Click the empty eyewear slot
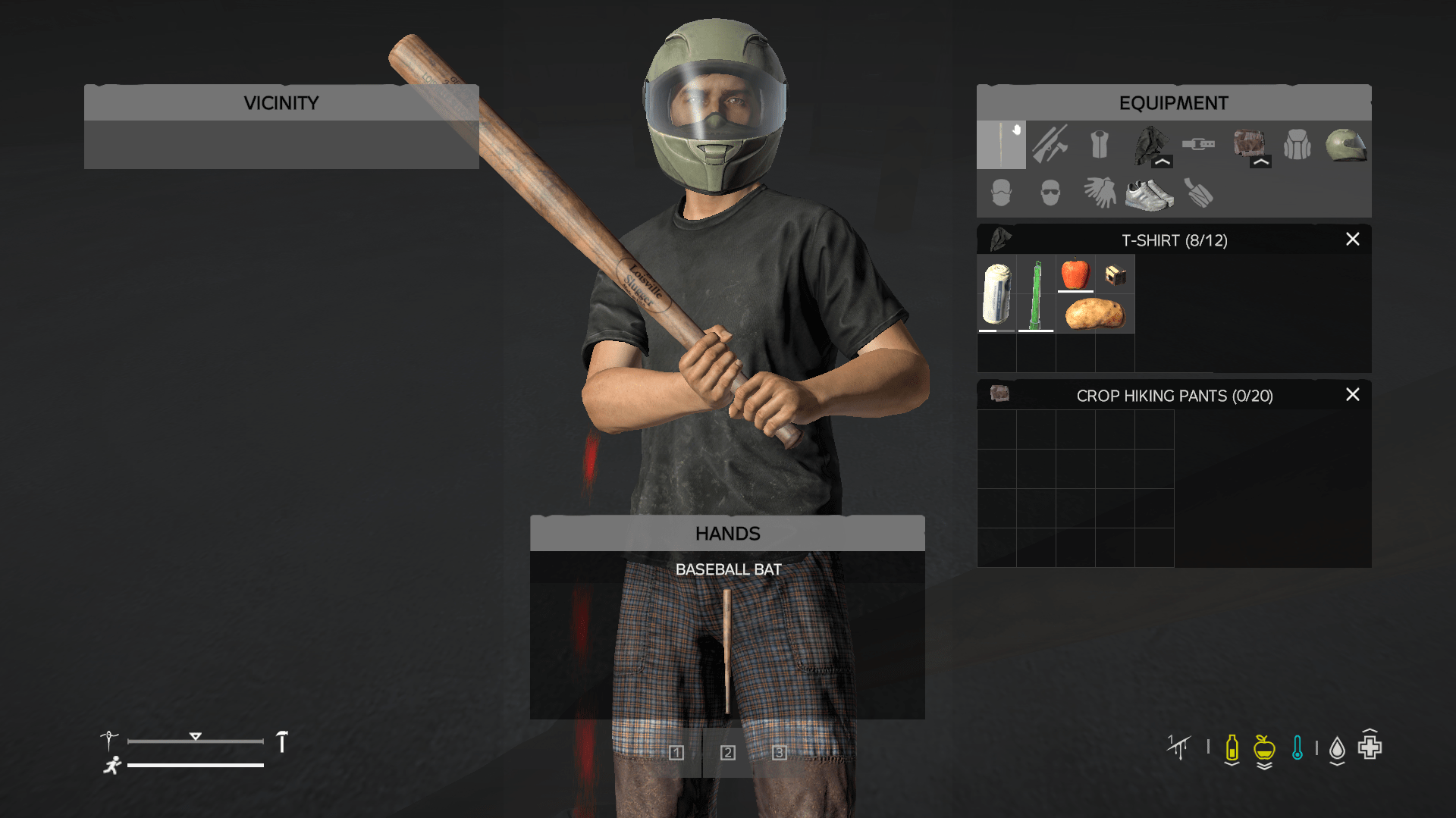The width and height of the screenshot is (1456, 818). [x=1049, y=193]
